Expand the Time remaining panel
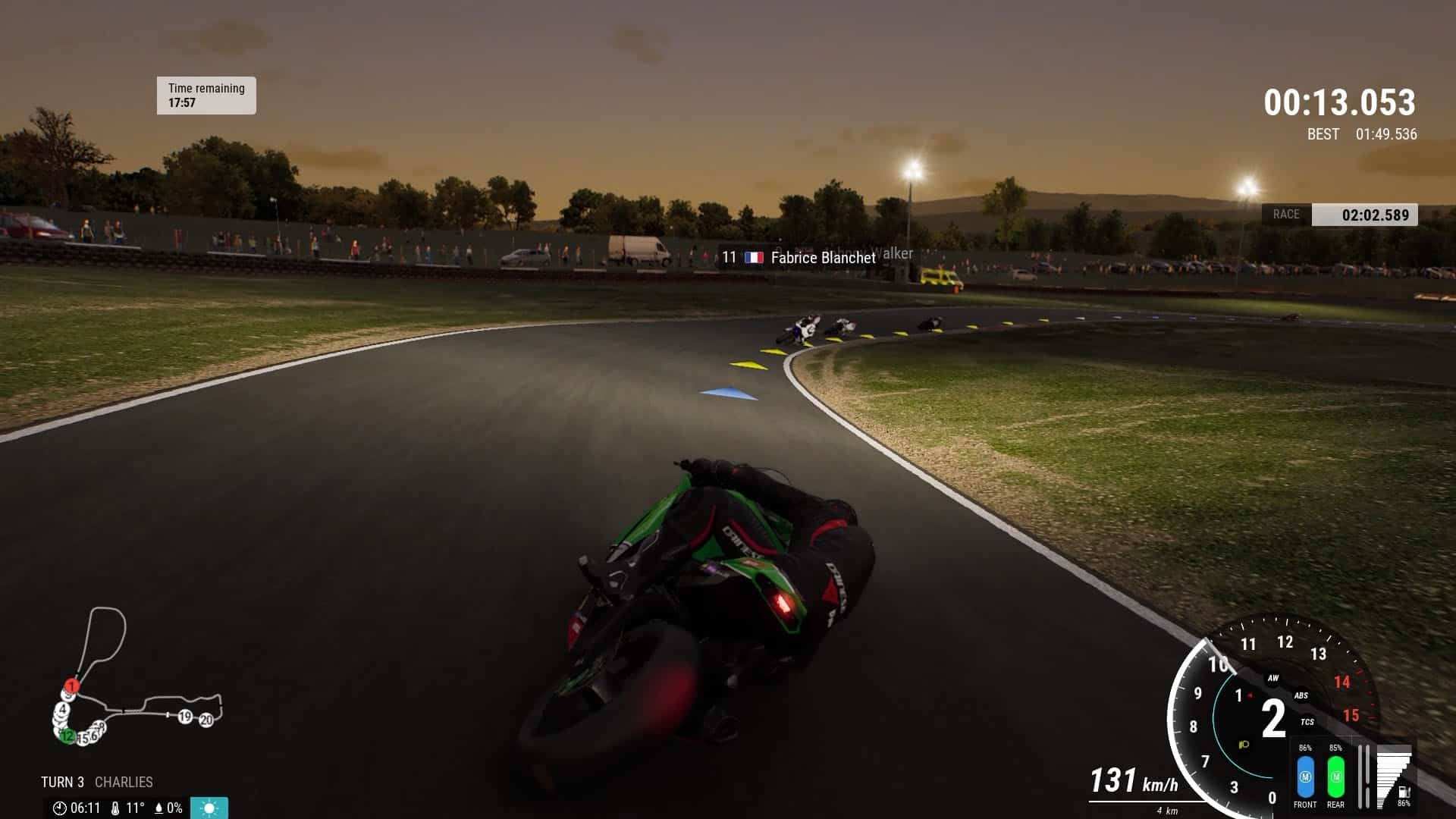Image resolution: width=1456 pixels, height=819 pixels. pos(204,94)
